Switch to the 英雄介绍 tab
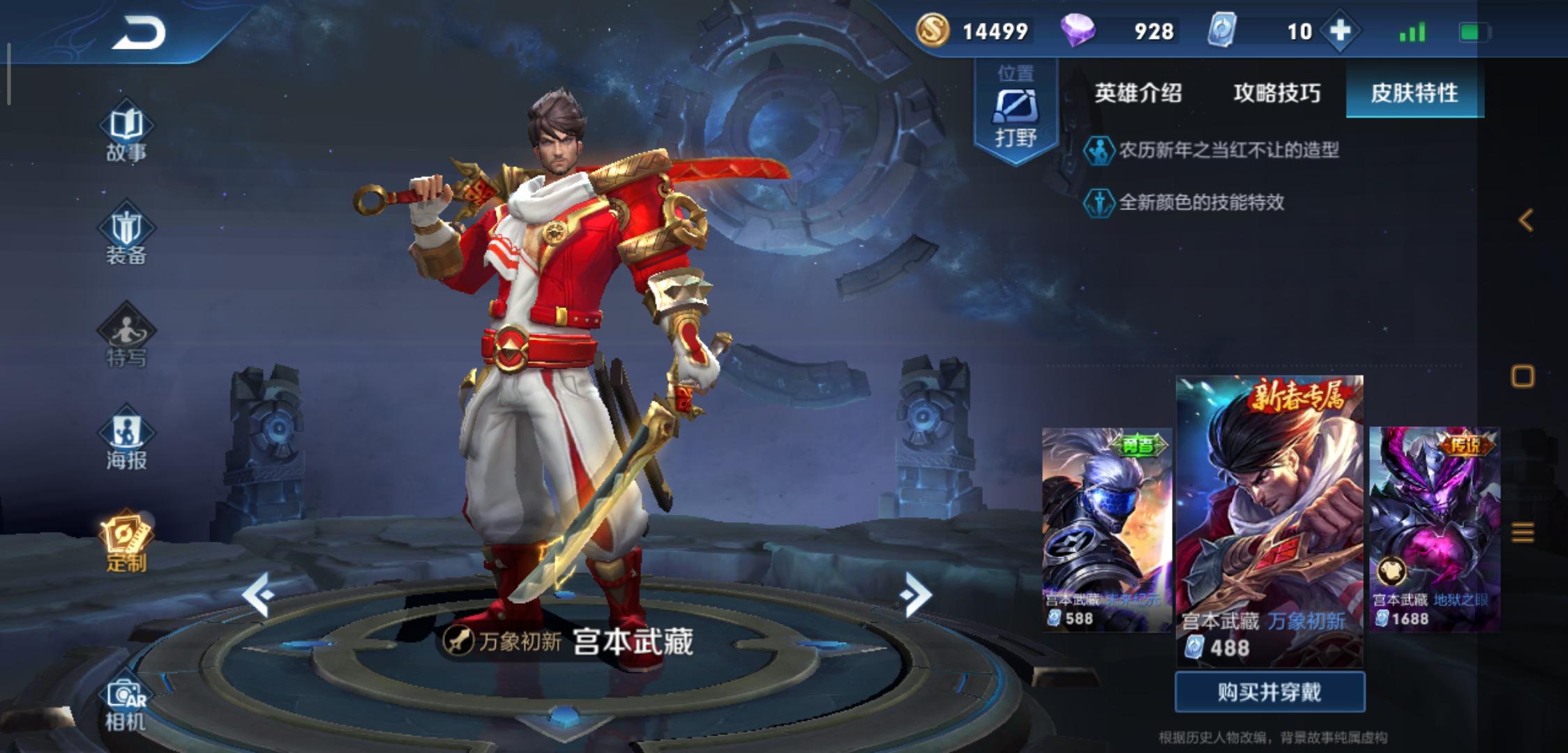Screen dimensions: 1568x753 pyautogui.click(x=1138, y=93)
